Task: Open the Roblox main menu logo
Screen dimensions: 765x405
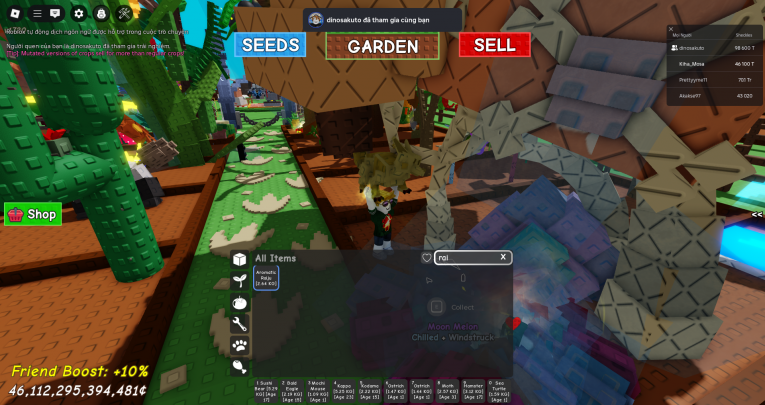Action: (x=16, y=14)
